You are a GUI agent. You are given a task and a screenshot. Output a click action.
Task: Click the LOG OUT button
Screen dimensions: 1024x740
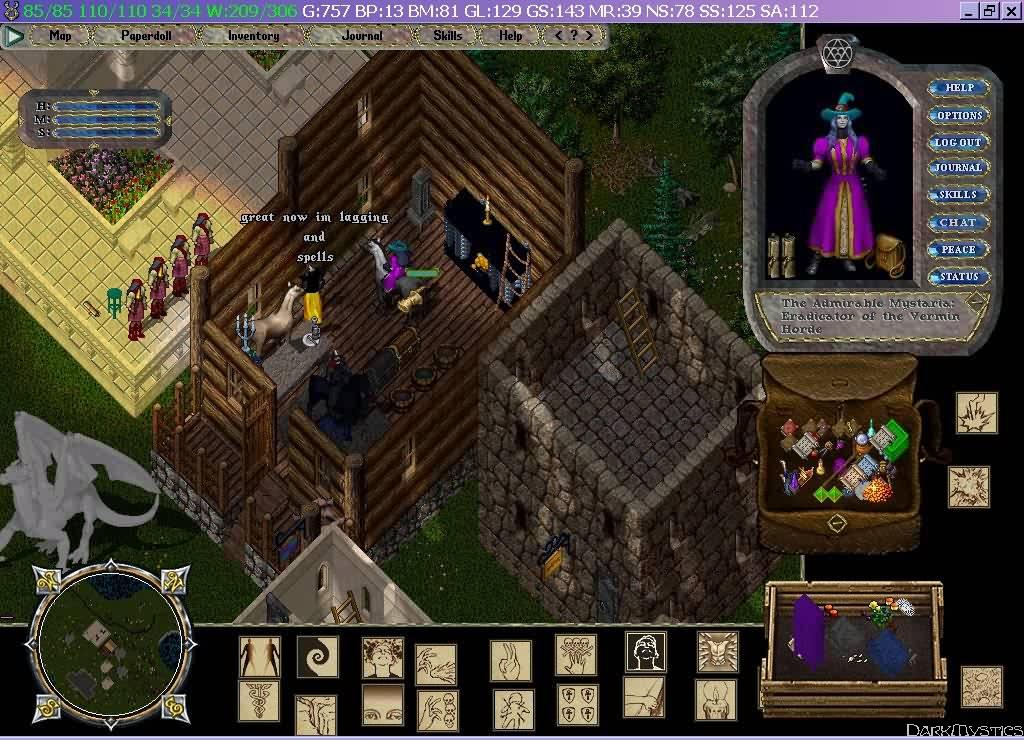click(x=959, y=142)
